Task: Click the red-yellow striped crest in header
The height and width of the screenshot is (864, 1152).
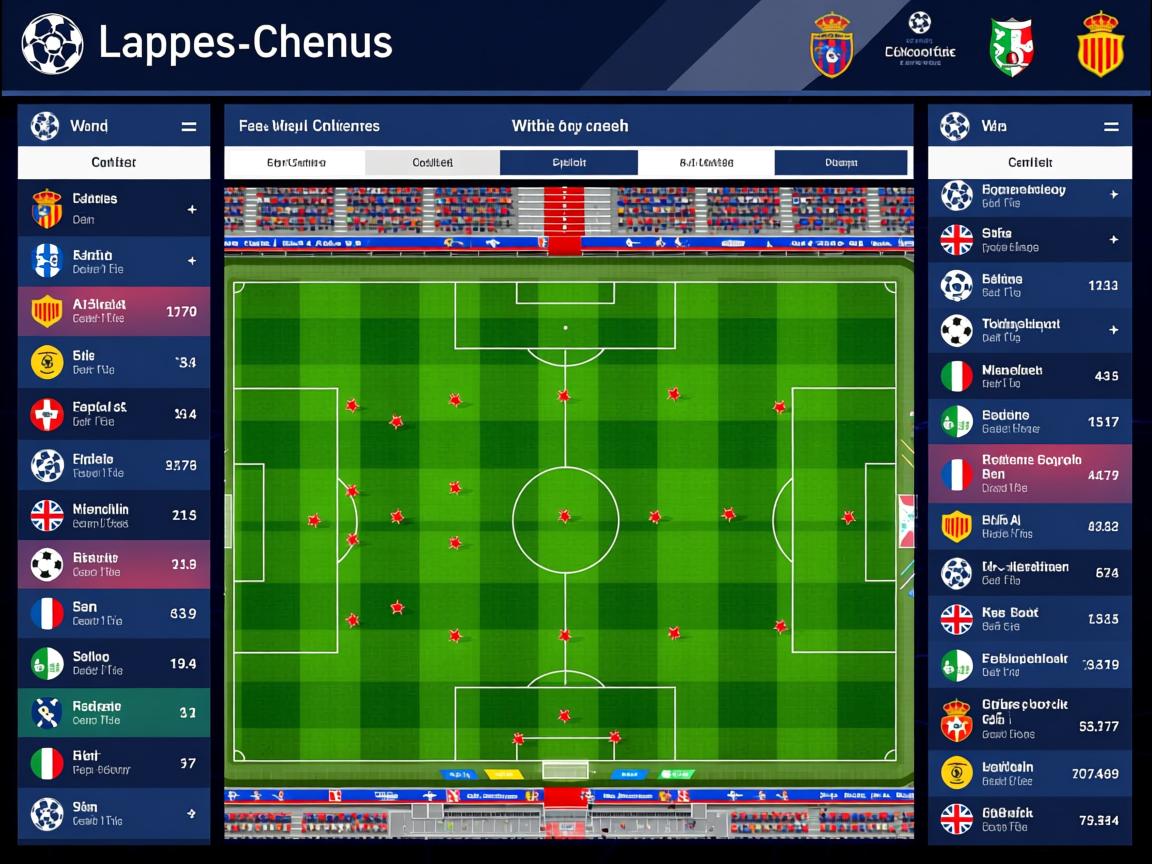Action: point(1100,44)
